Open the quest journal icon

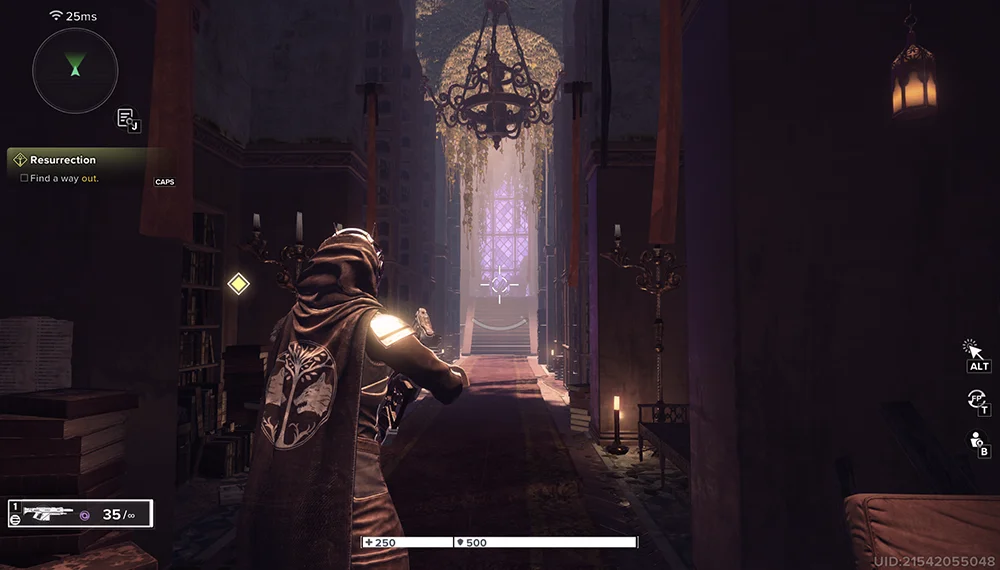pyautogui.click(x=126, y=118)
